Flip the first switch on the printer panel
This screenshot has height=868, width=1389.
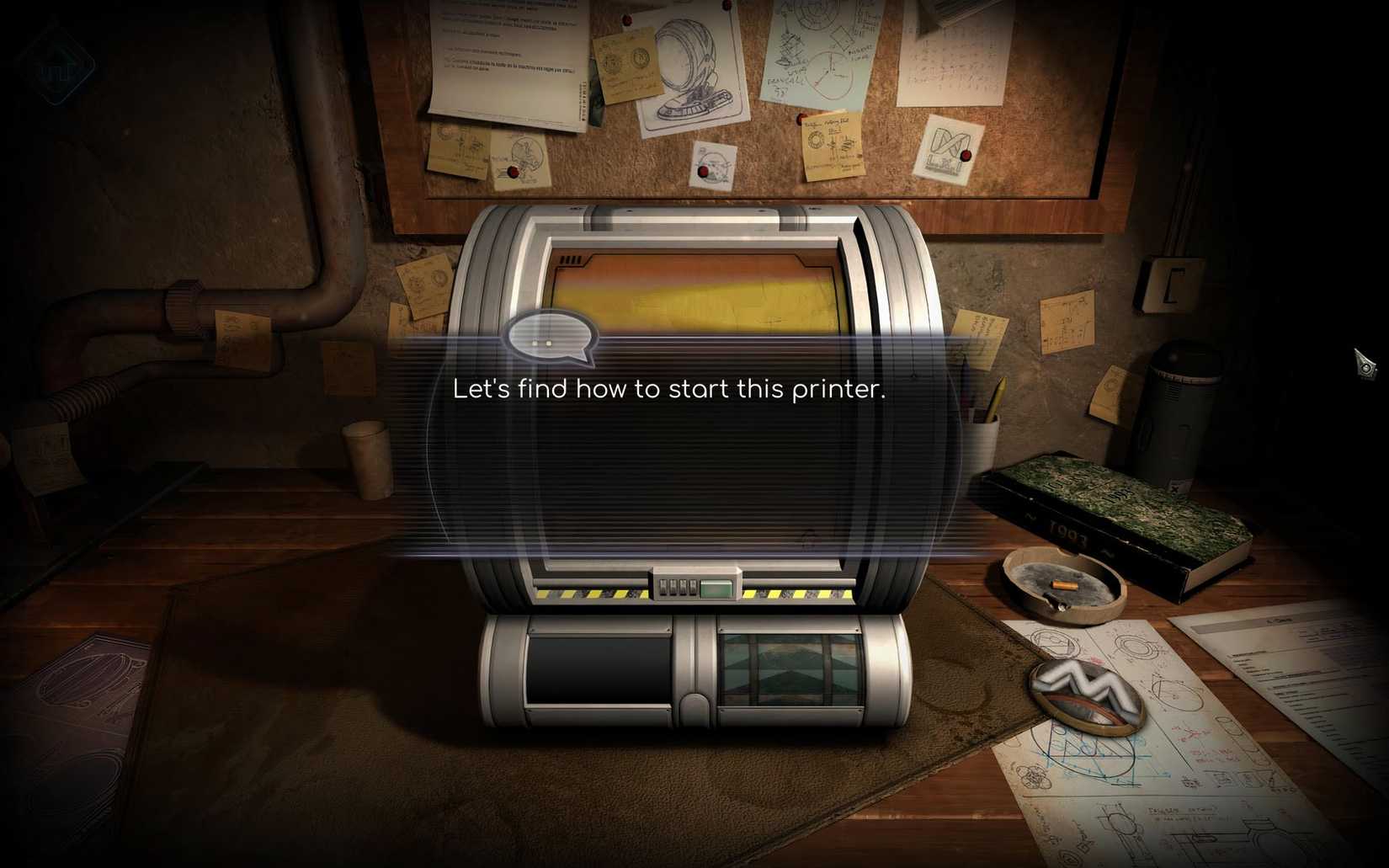point(663,588)
